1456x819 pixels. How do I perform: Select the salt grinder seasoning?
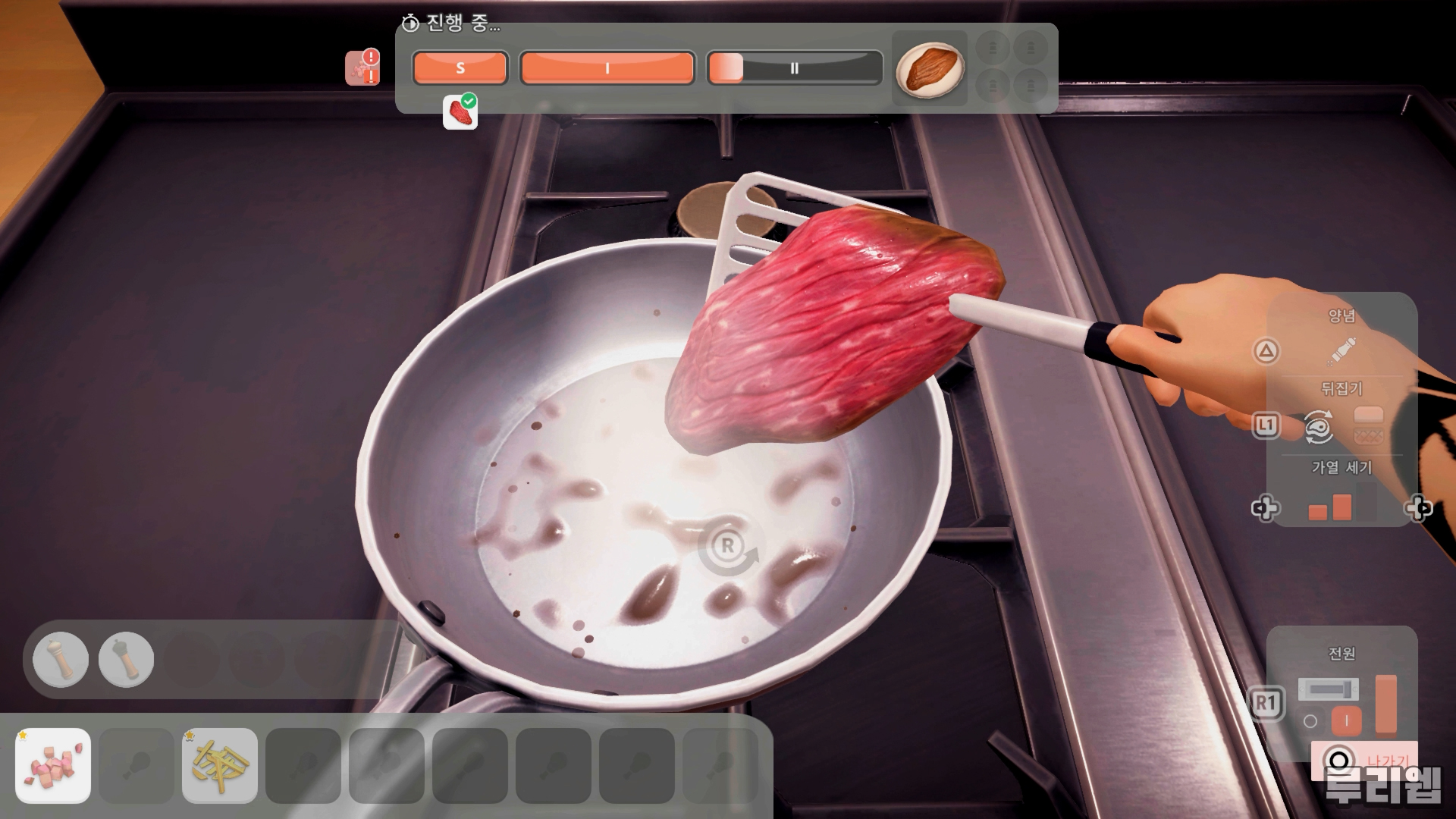[61, 660]
